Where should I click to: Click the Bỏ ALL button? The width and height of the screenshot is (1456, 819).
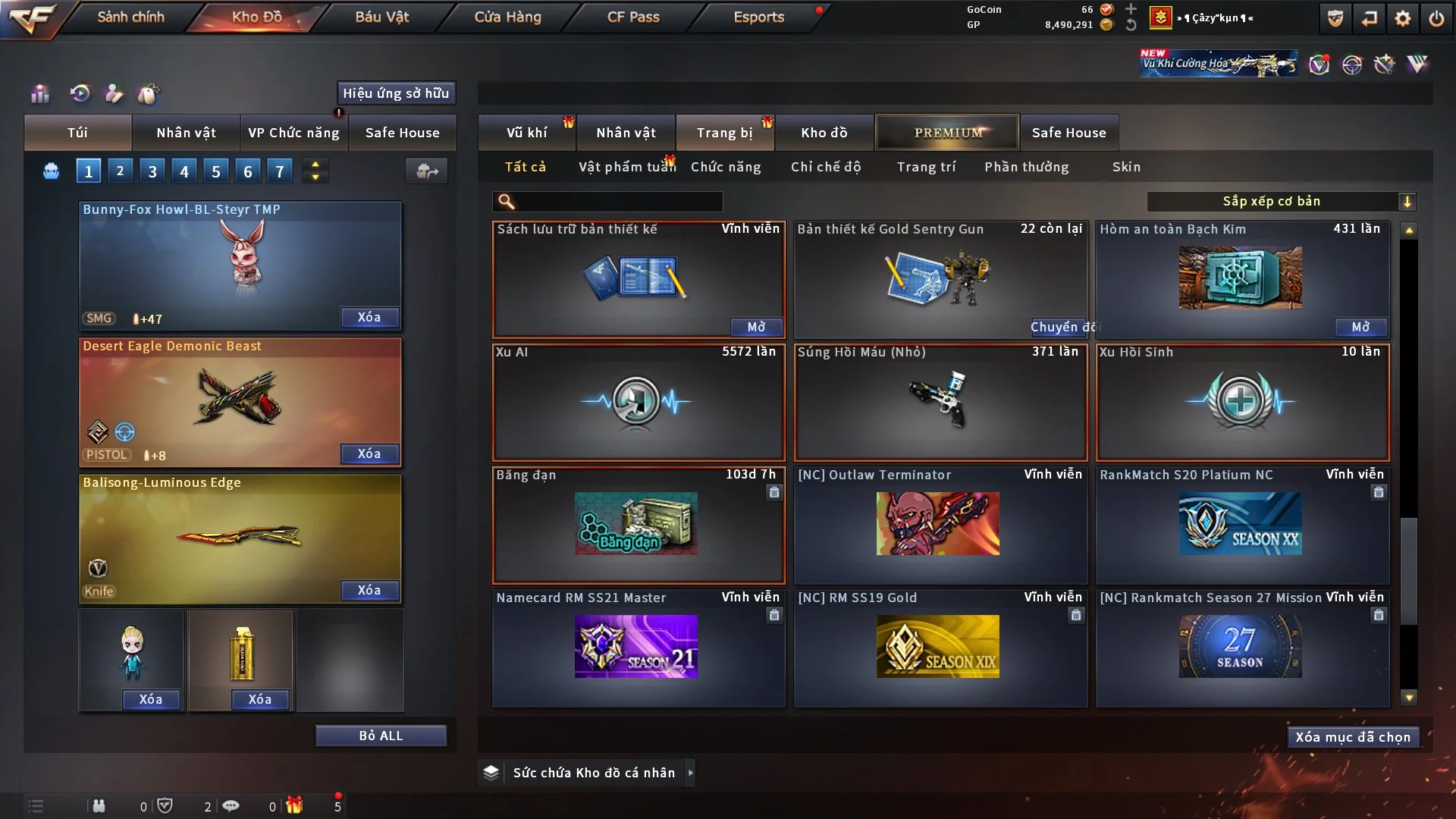[381, 736]
